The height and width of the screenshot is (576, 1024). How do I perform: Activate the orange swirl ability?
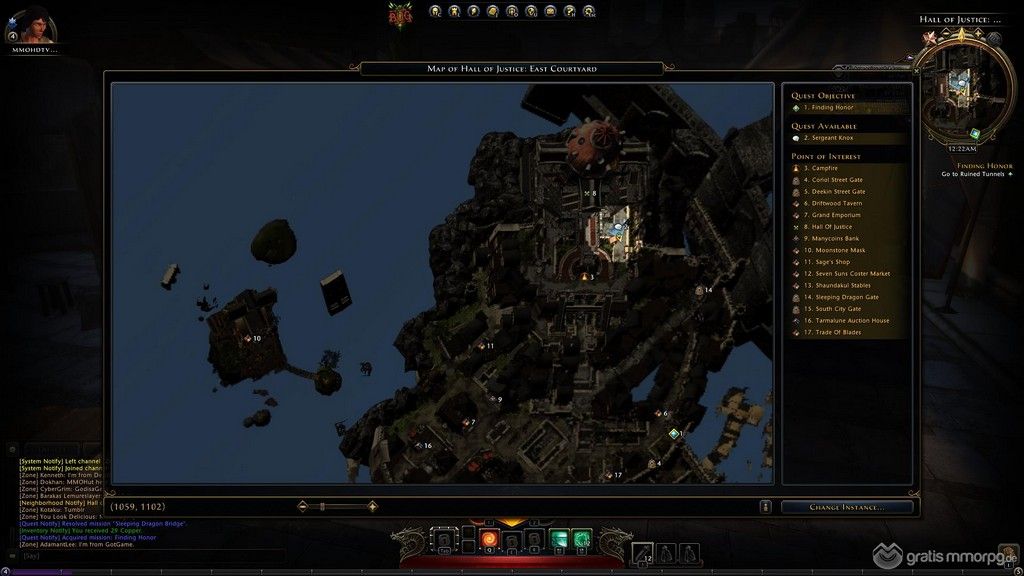(x=490, y=540)
